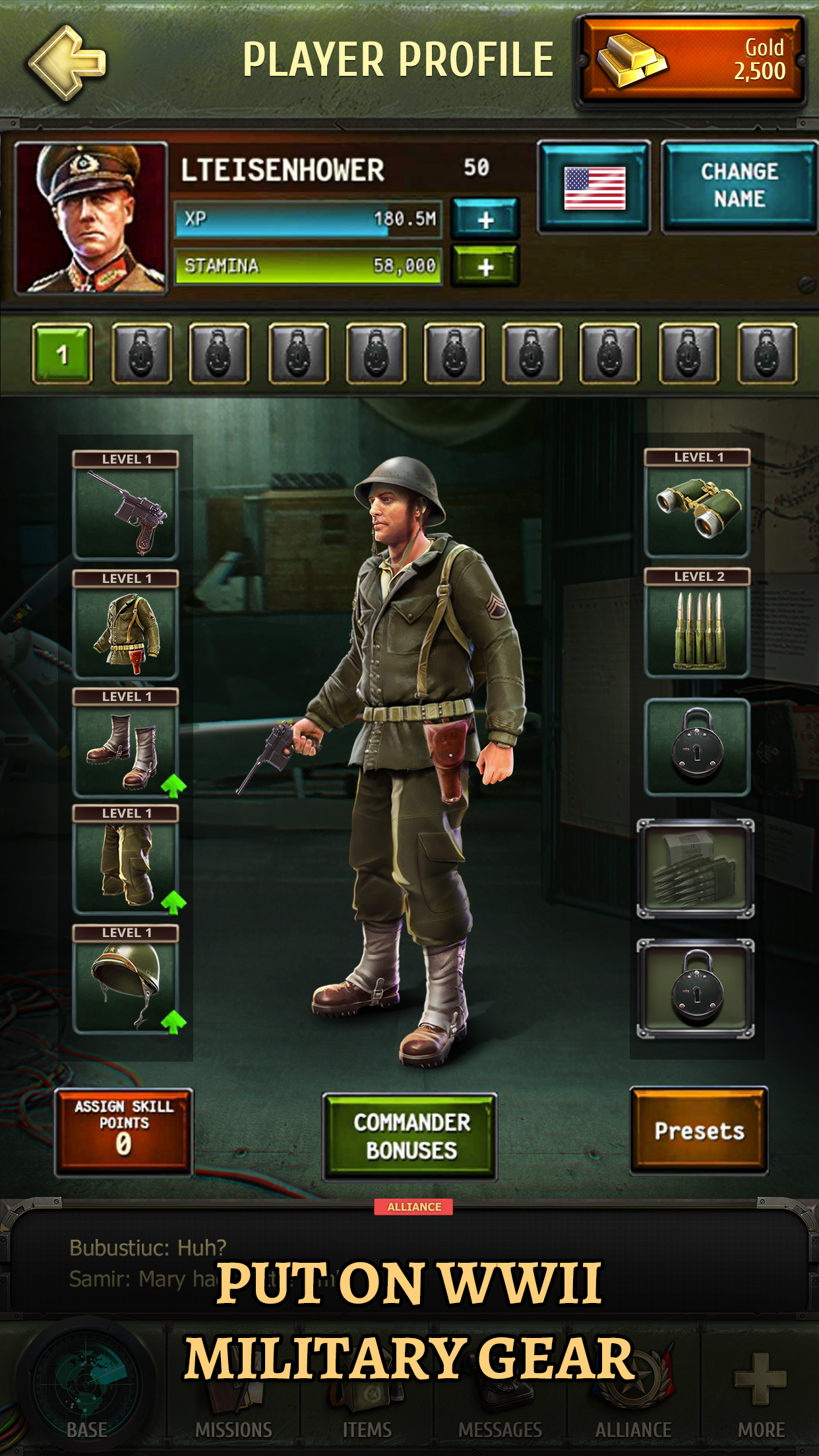Tap the commander portrait
This screenshot has height=1456, width=819.
pos(91,218)
